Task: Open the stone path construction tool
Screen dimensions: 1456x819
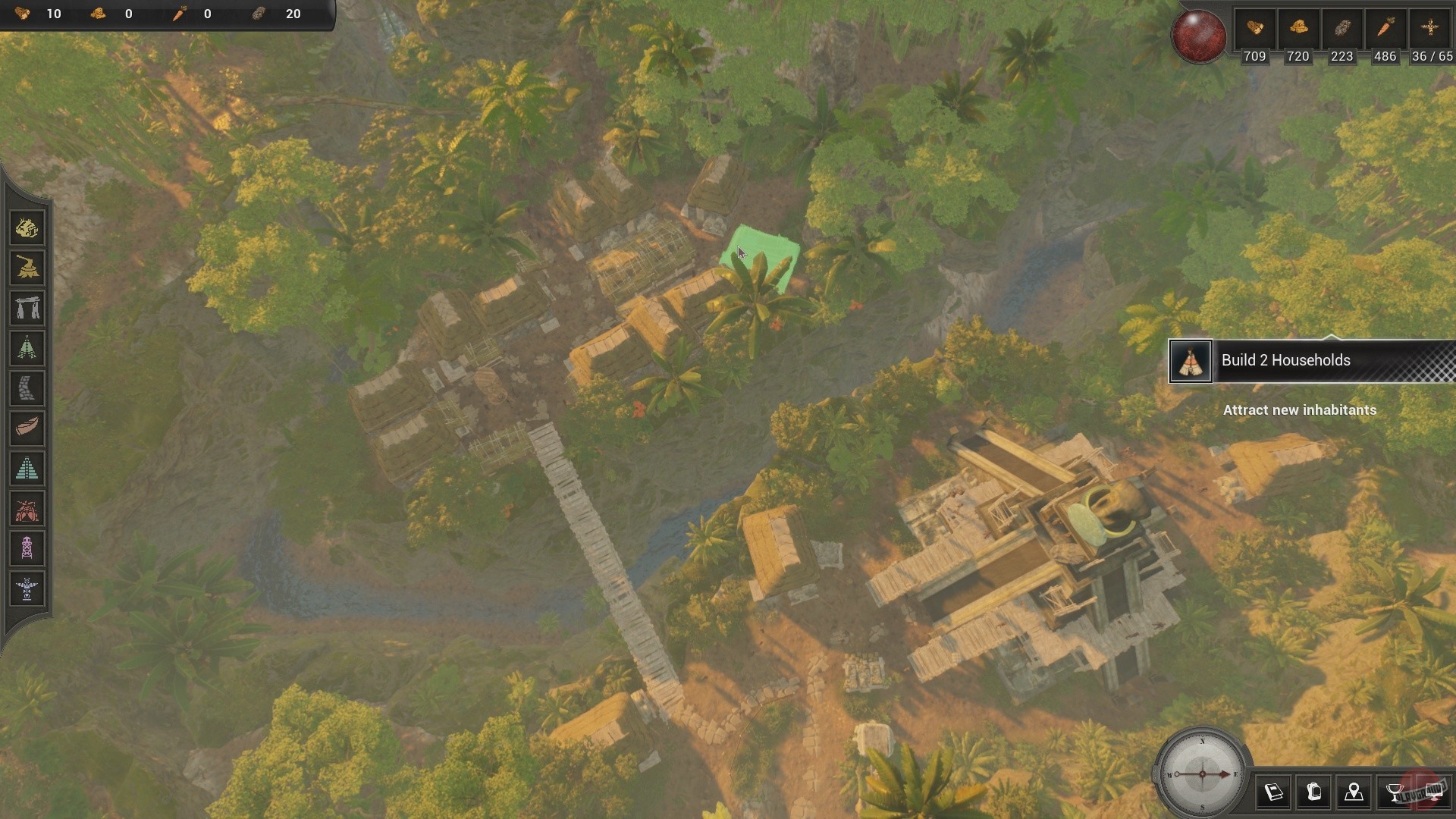Action: [27, 389]
